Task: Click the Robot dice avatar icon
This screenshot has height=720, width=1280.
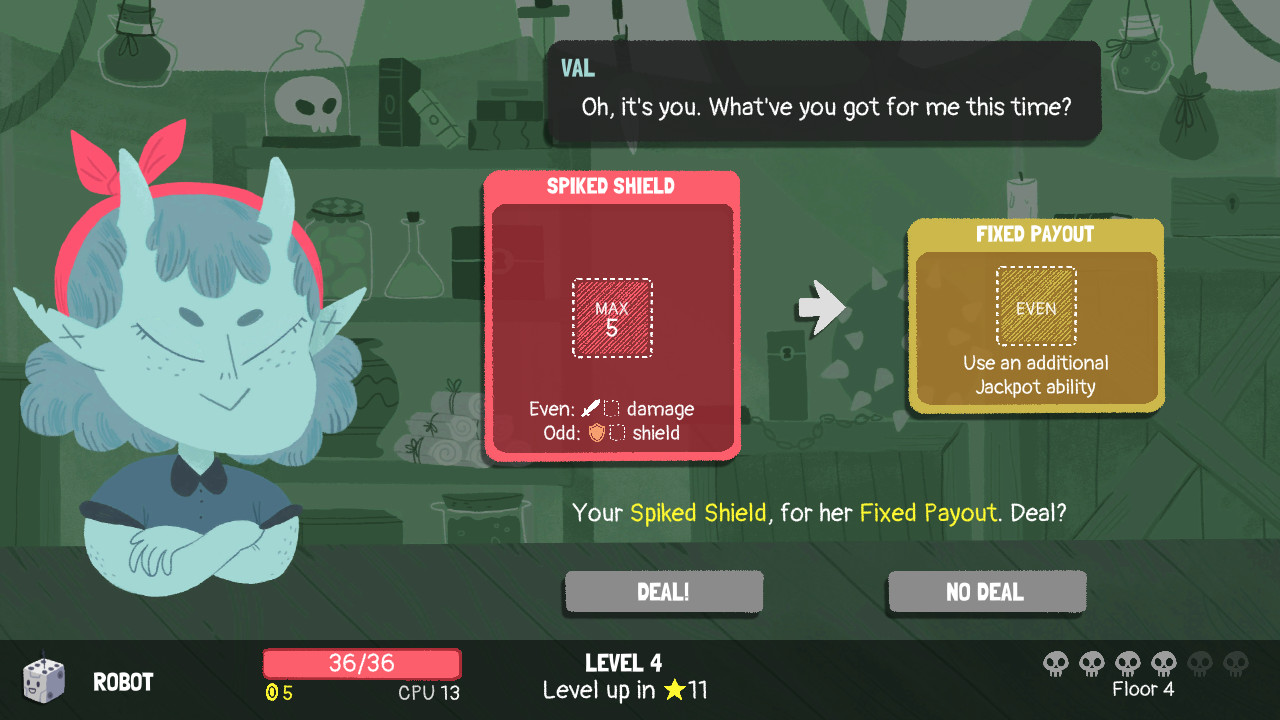Action: coord(43,681)
